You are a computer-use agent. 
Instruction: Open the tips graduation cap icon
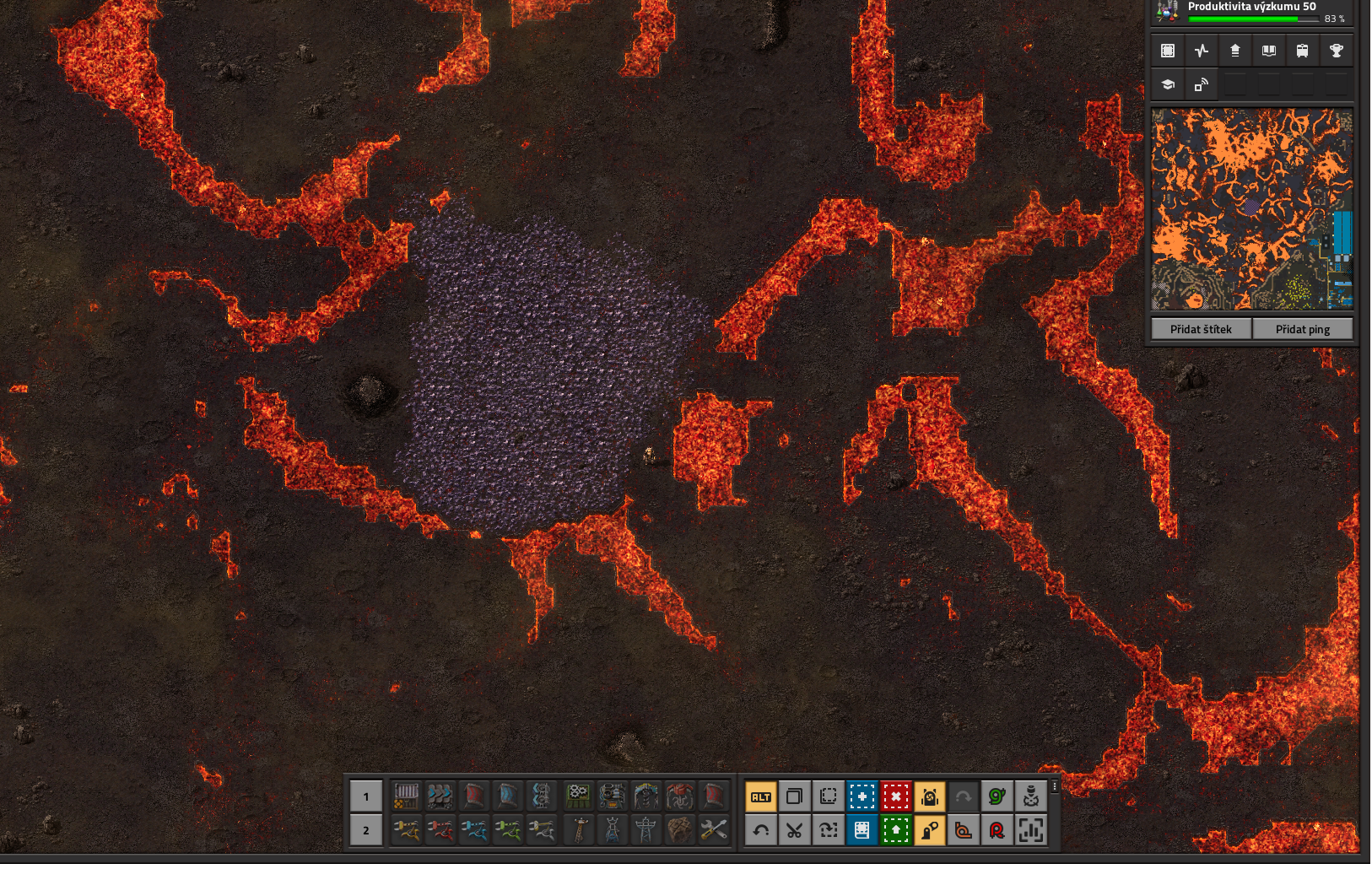pyautogui.click(x=1168, y=84)
